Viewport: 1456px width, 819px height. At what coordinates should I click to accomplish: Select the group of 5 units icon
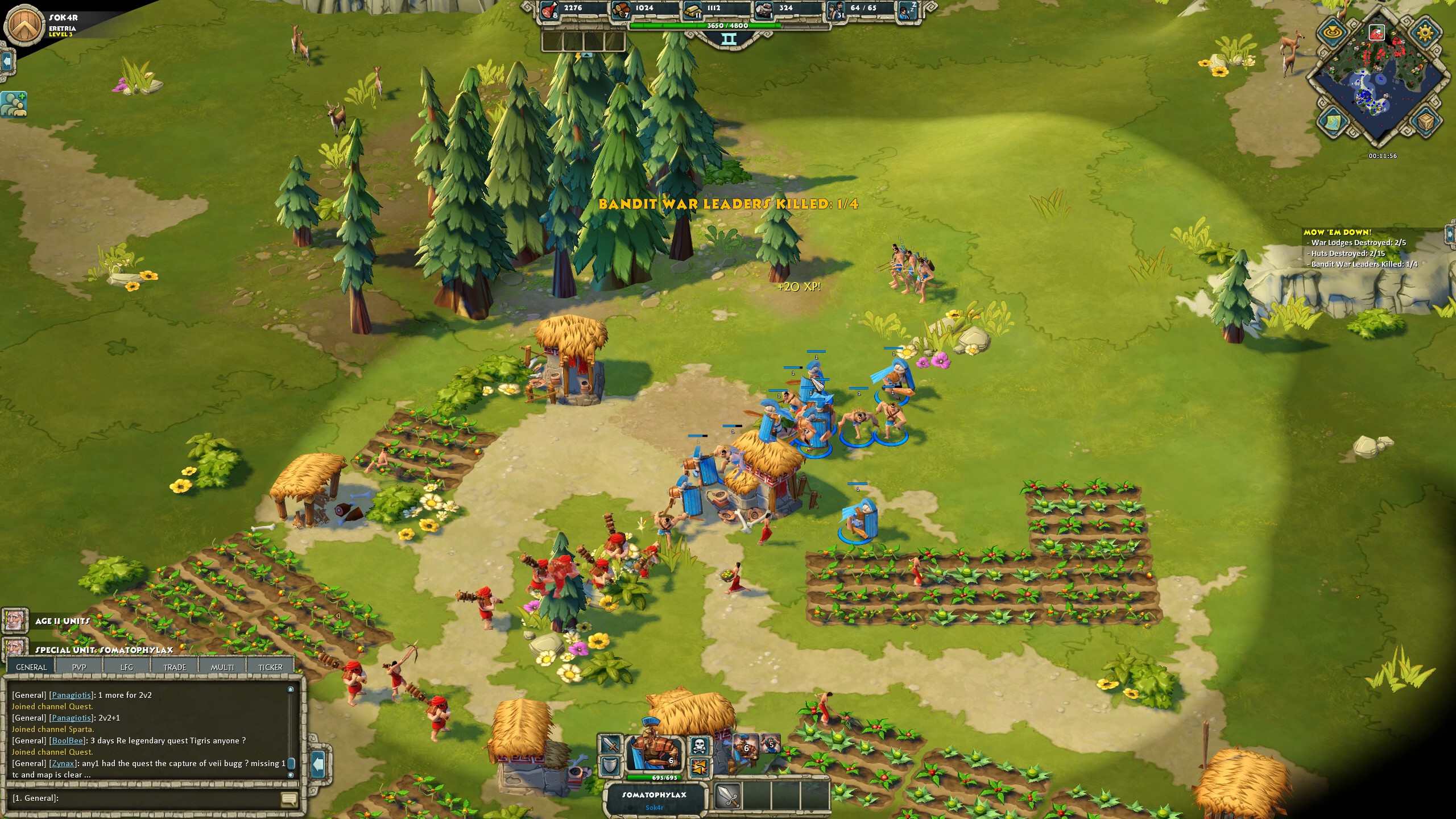coord(771,744)
